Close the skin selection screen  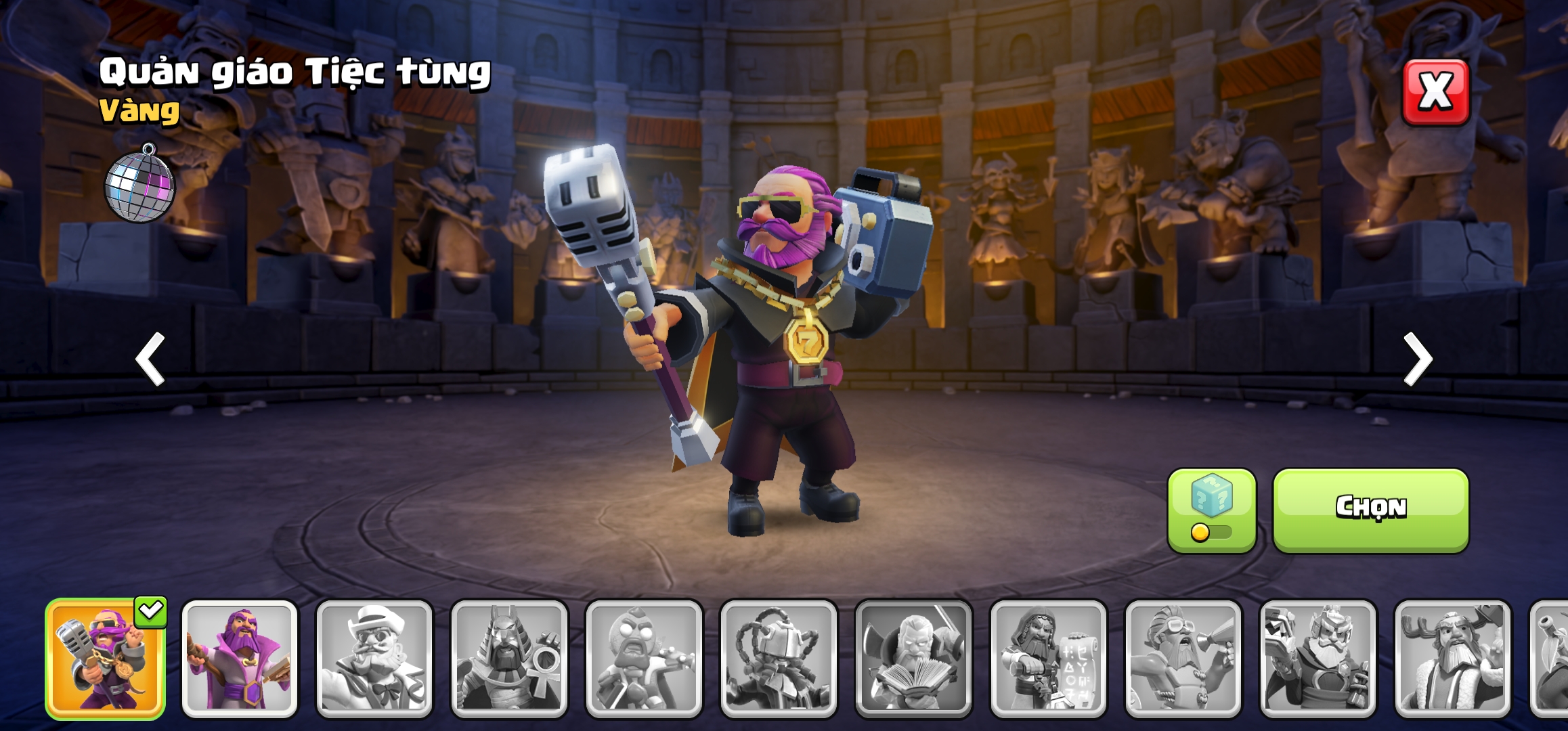1435,92
